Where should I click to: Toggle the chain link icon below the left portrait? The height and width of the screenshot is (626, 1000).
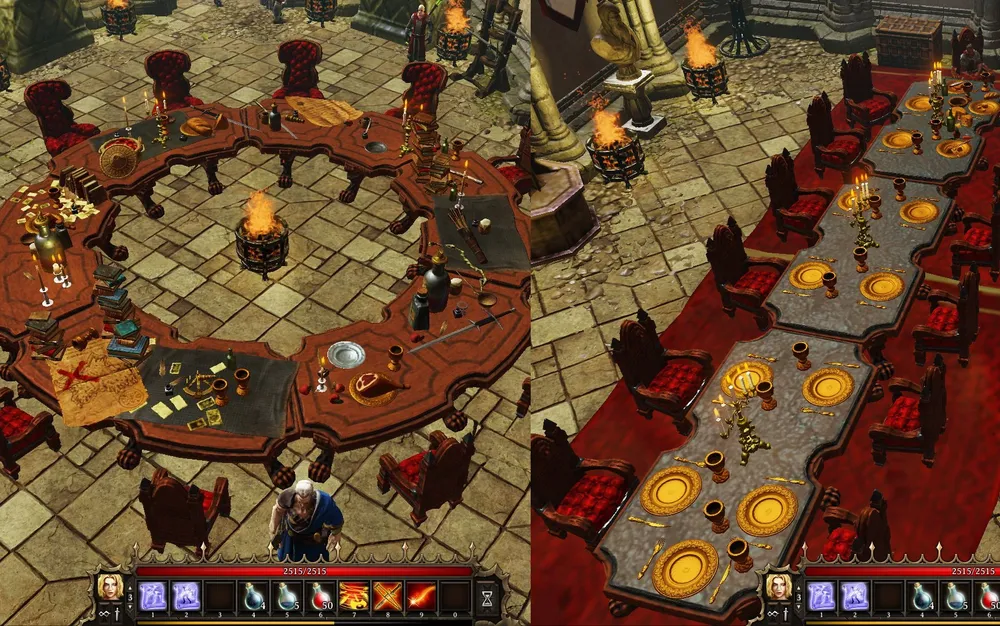(102, 615)
